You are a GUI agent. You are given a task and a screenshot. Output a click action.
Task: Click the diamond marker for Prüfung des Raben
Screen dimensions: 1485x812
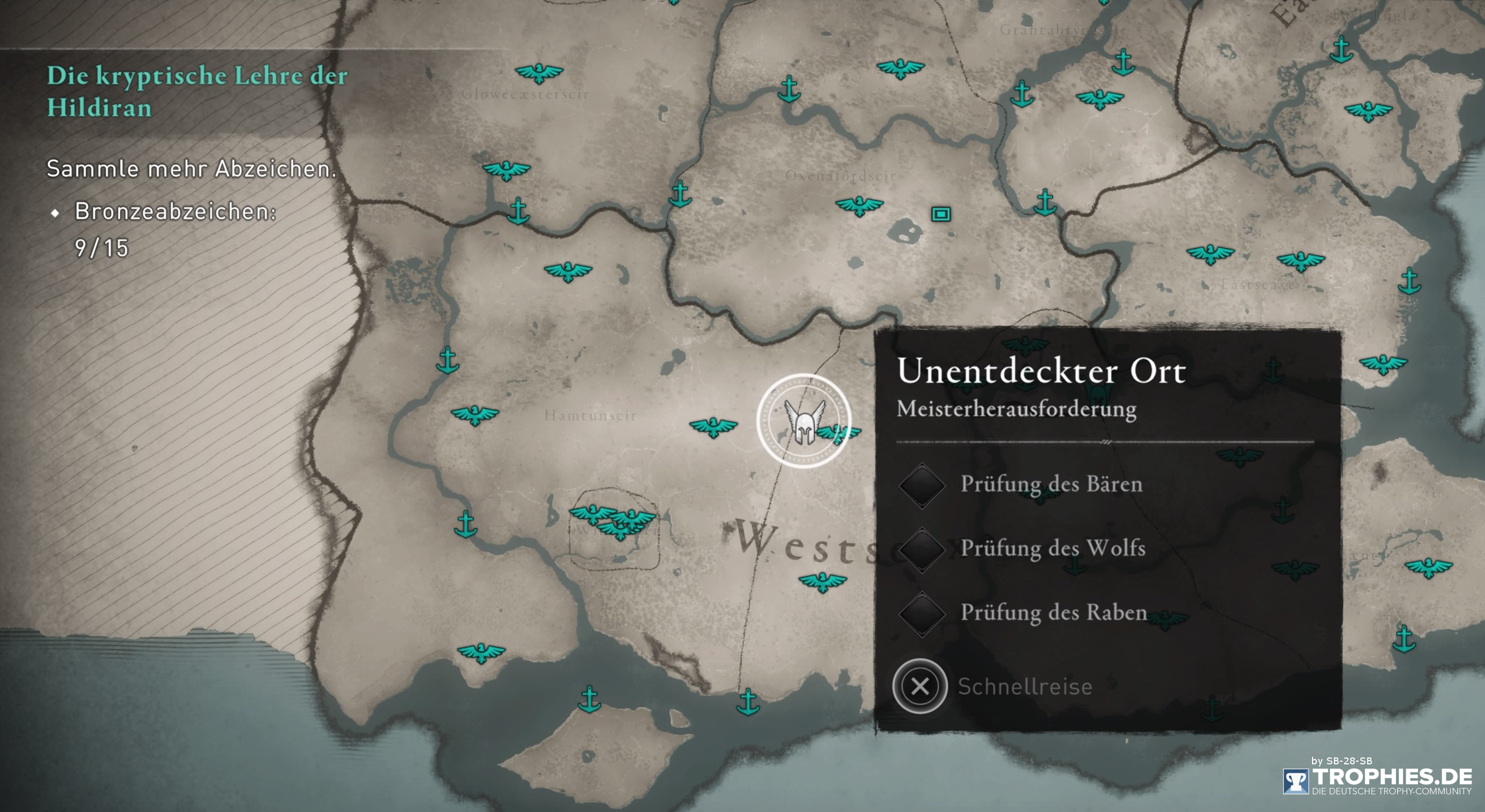click(x=924, y=614)
